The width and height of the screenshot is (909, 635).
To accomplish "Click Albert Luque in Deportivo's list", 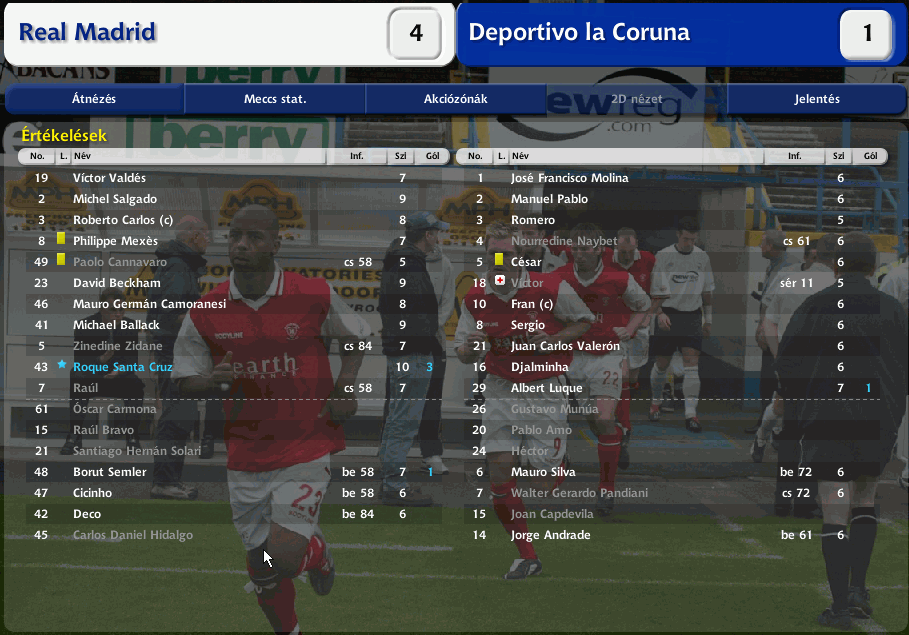I will [547, 388].
